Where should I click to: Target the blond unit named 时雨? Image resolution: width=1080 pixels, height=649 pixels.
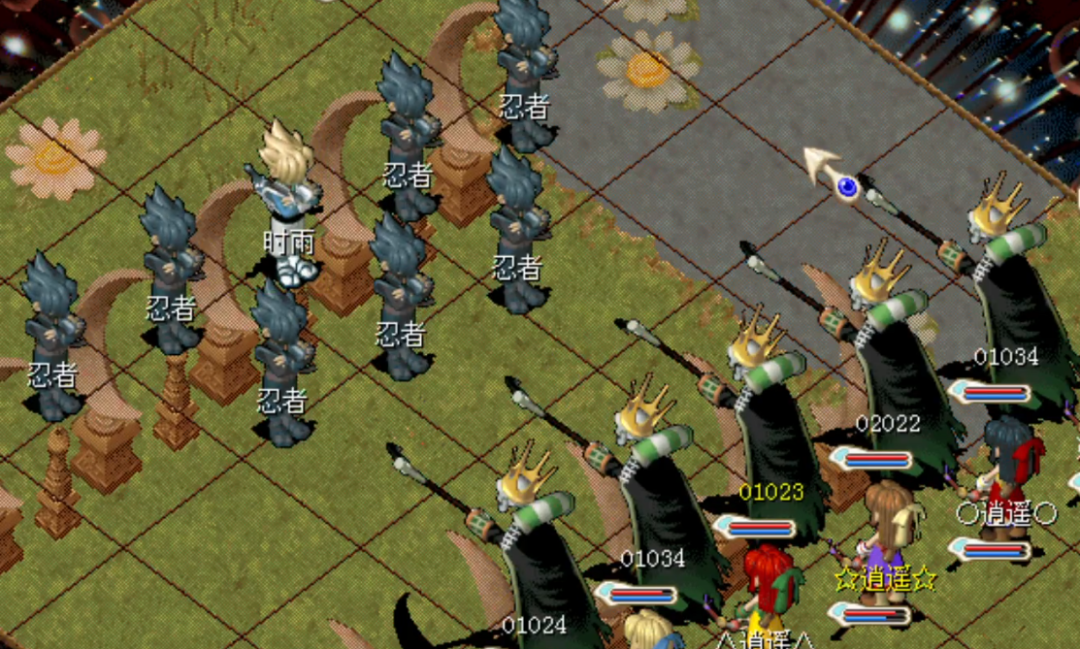tap(289, 200)
